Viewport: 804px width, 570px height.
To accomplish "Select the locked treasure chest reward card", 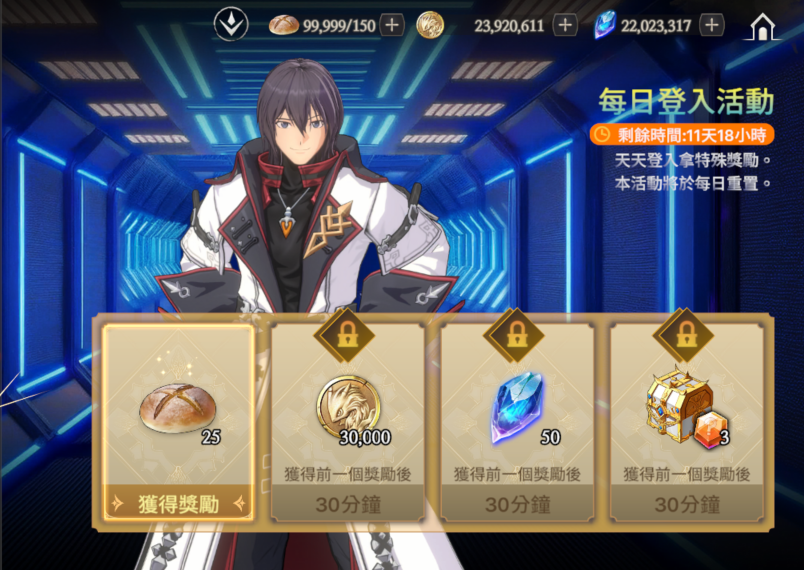I will [x=686, y=410].
